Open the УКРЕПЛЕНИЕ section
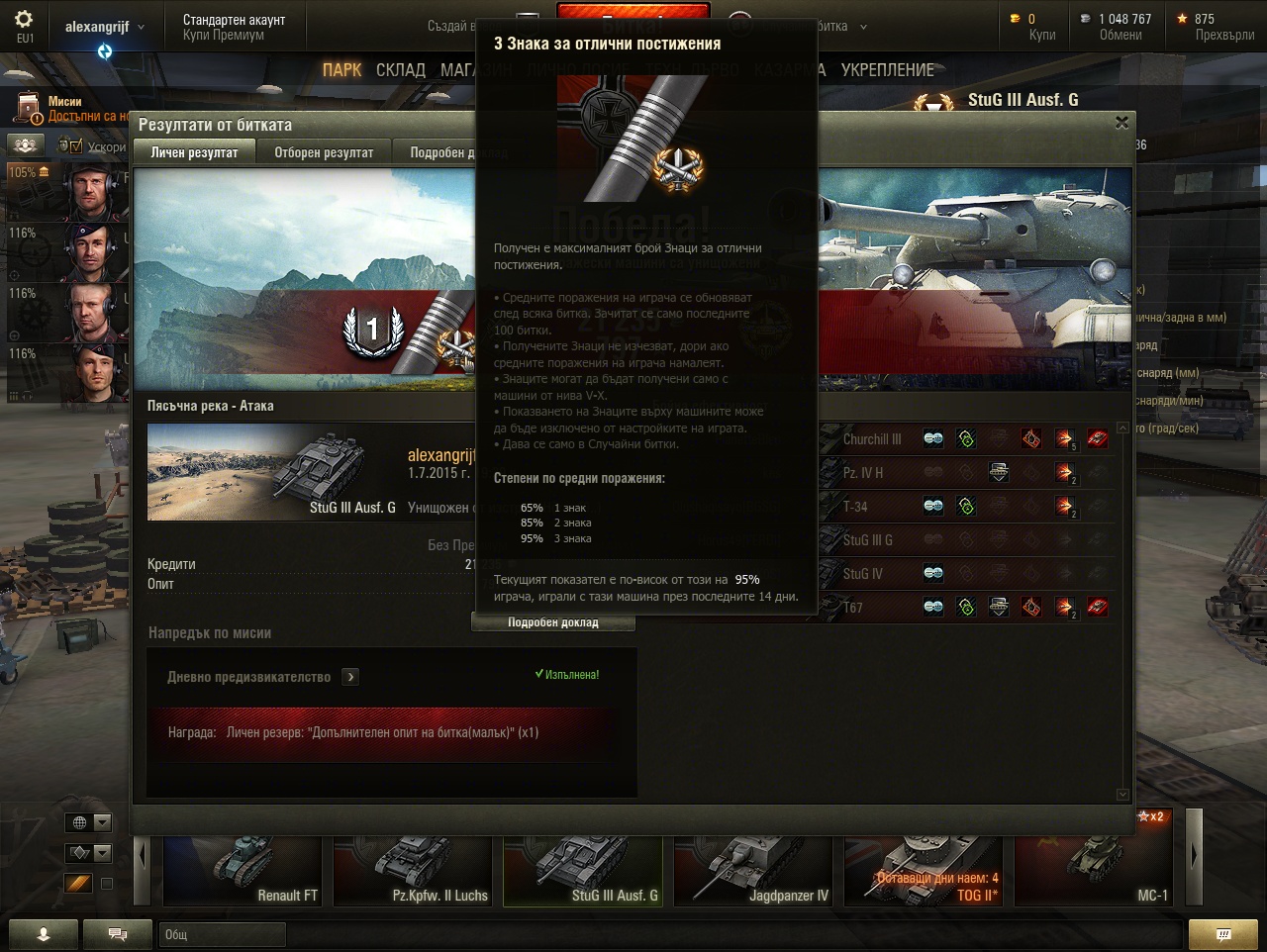Screen dimensions: 1267x952 [x=887, y=70]
